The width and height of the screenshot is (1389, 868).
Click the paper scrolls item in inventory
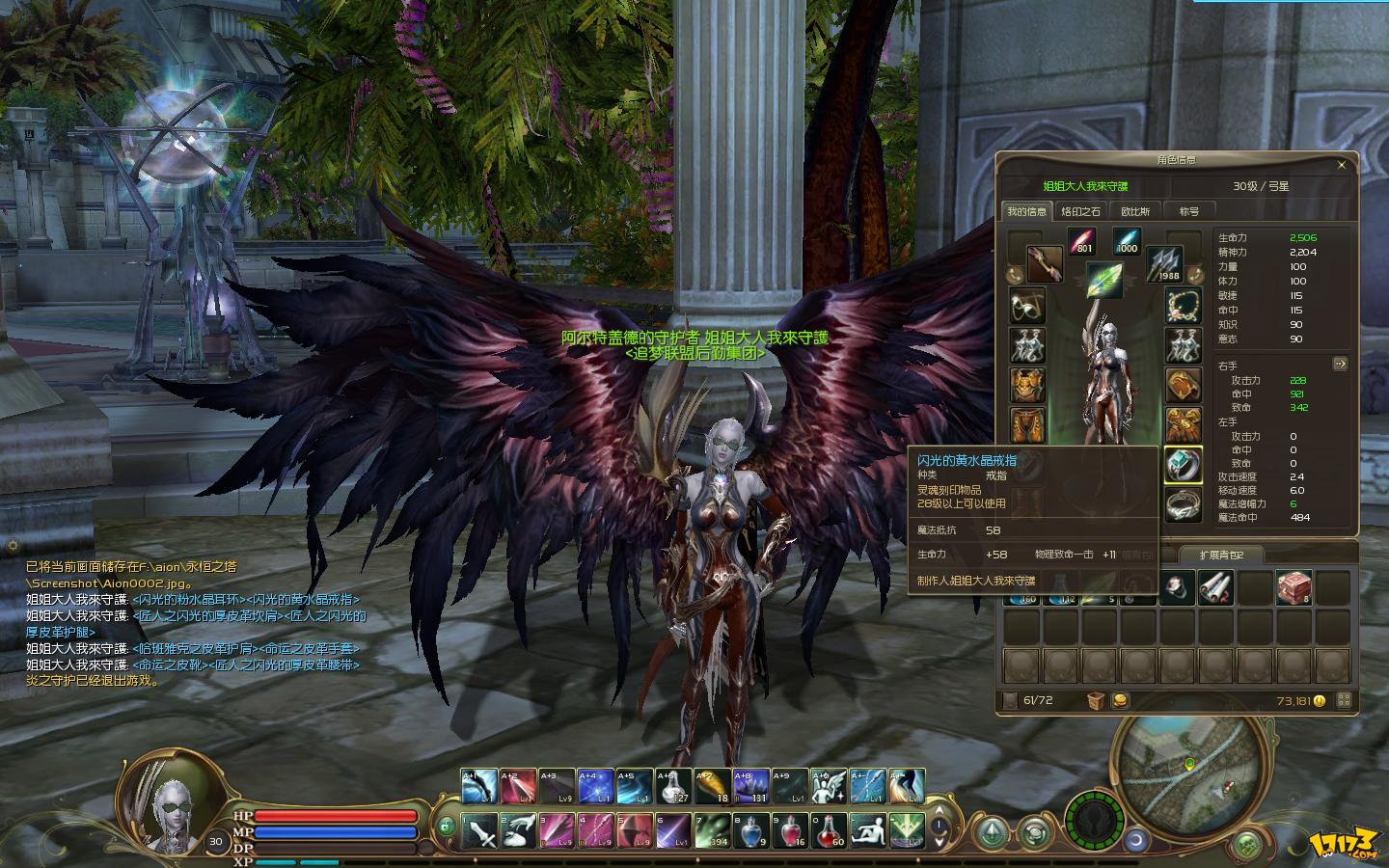click(1215, 586)
